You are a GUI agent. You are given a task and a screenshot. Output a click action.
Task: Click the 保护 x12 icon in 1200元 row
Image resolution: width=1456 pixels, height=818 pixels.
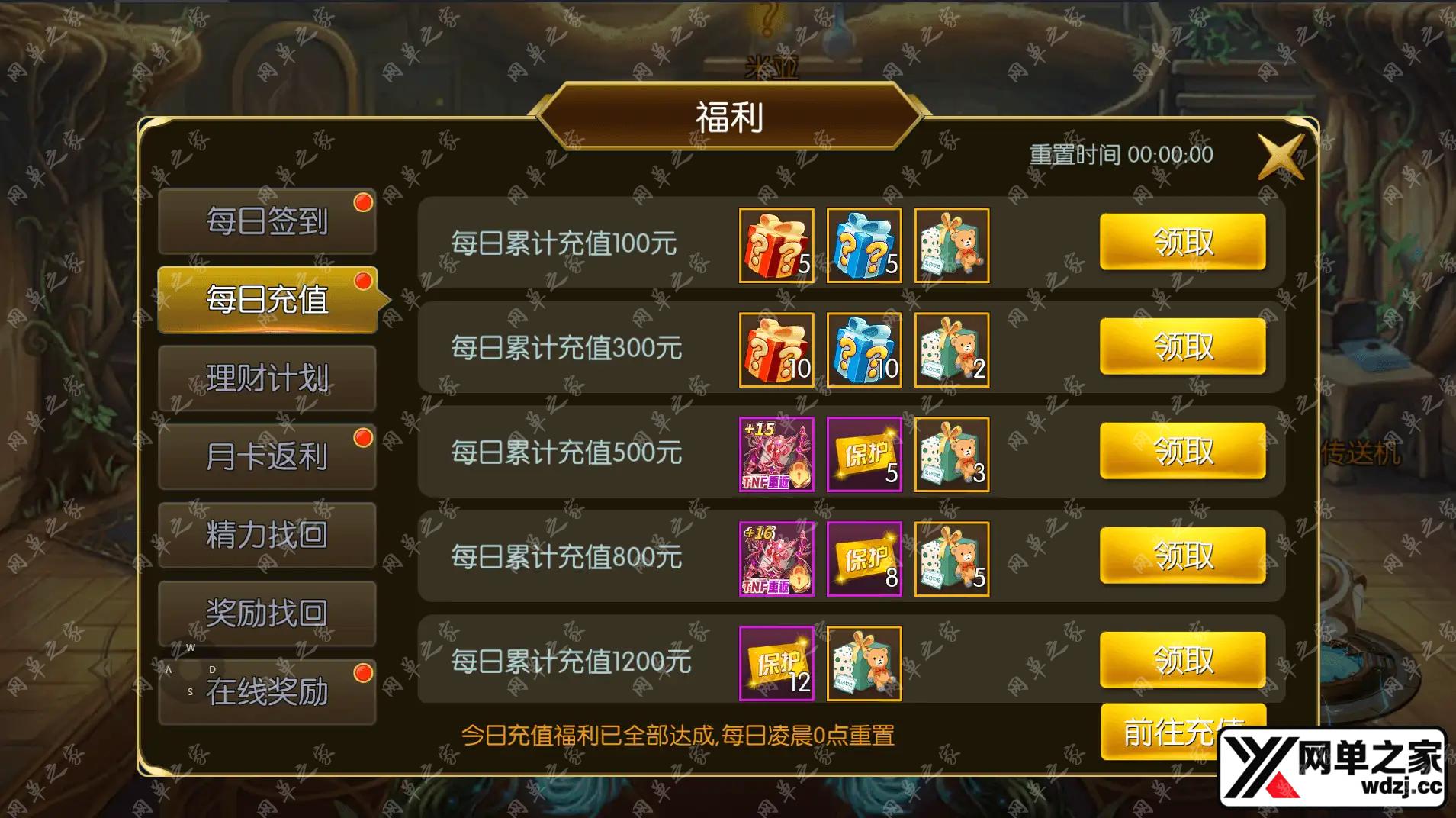click(x=776, y=663)
